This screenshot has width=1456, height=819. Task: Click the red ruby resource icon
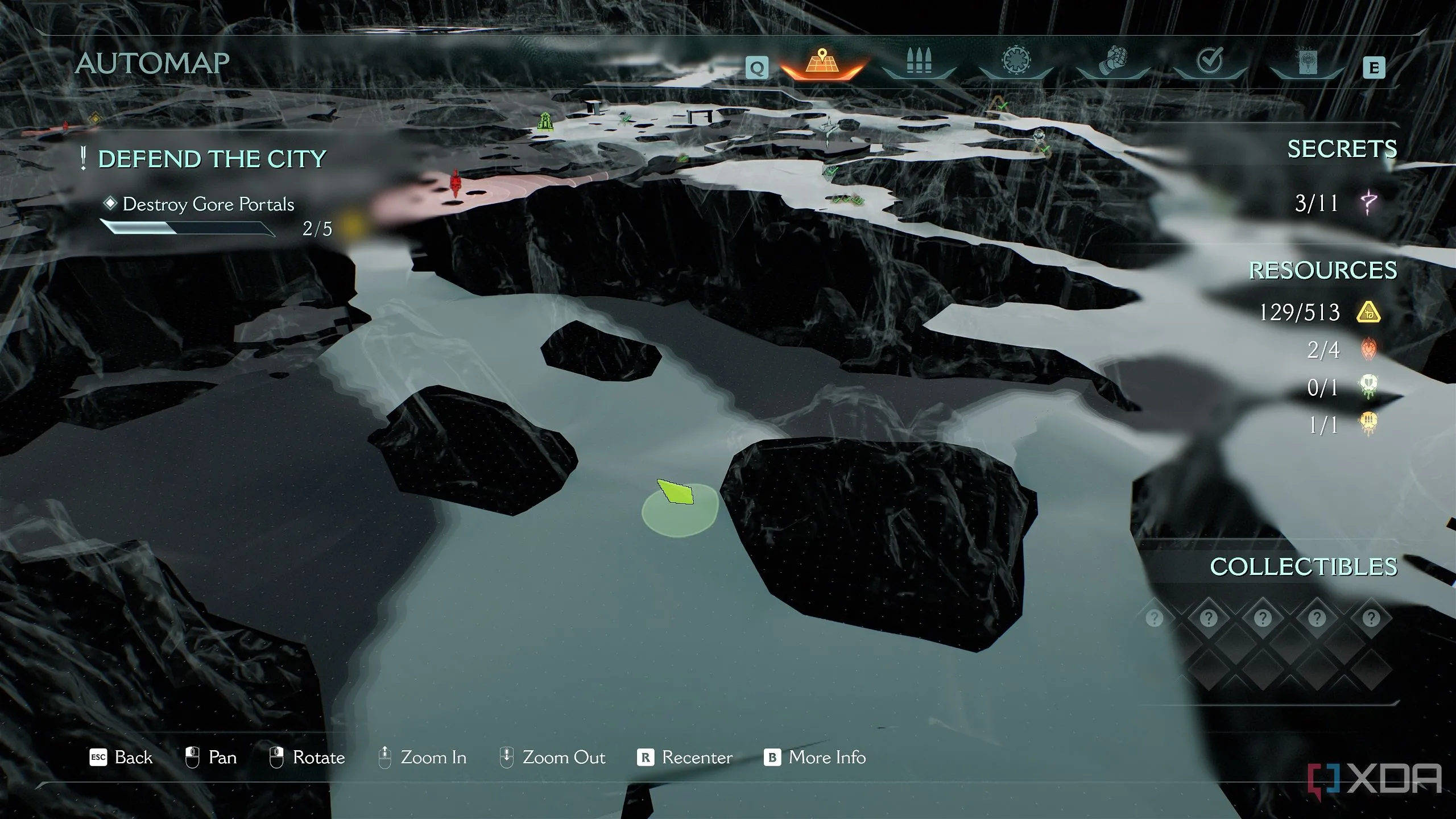click(1368, 349)
